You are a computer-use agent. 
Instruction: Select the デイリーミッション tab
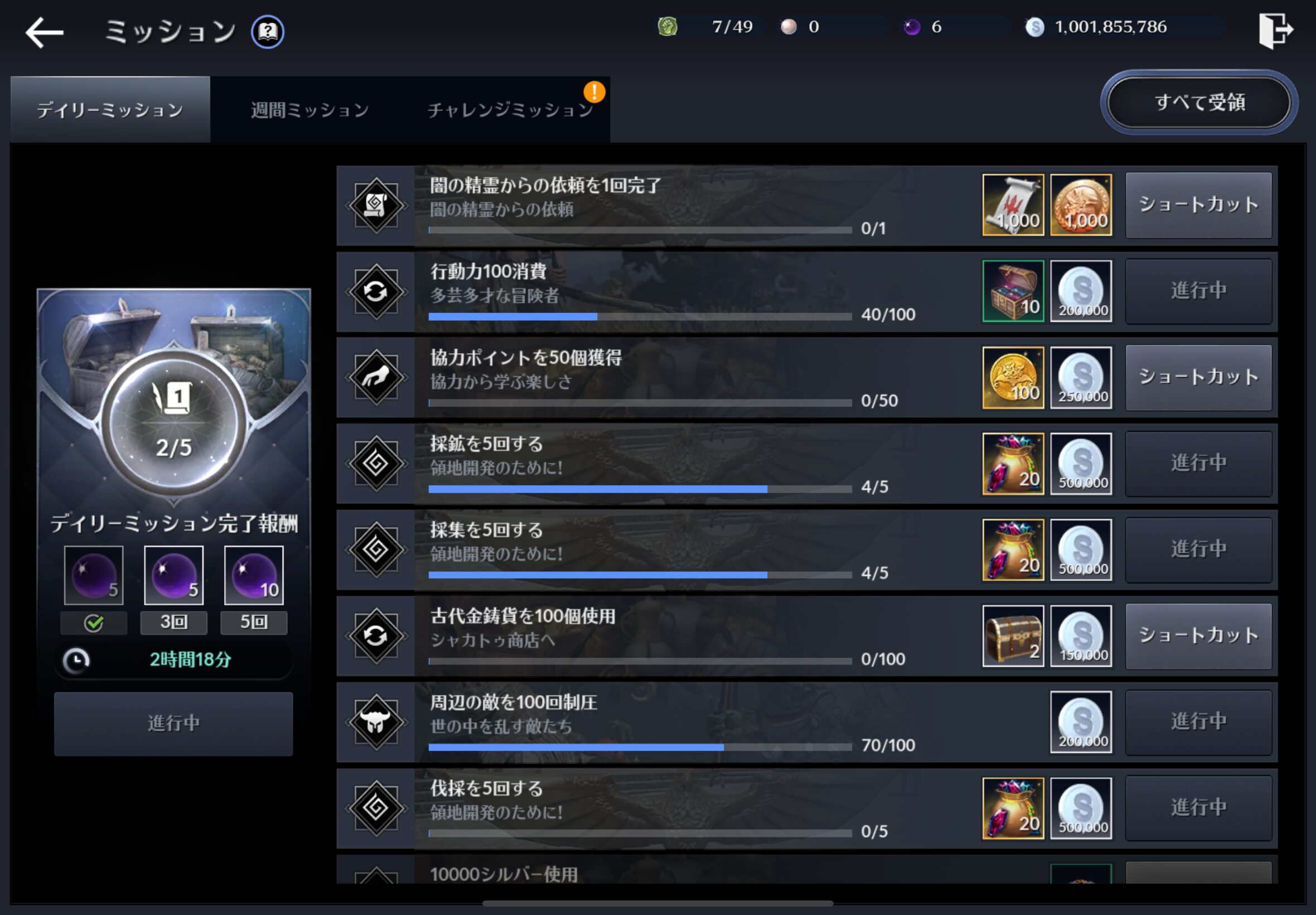pyautogui.click(x=110, y=109)
